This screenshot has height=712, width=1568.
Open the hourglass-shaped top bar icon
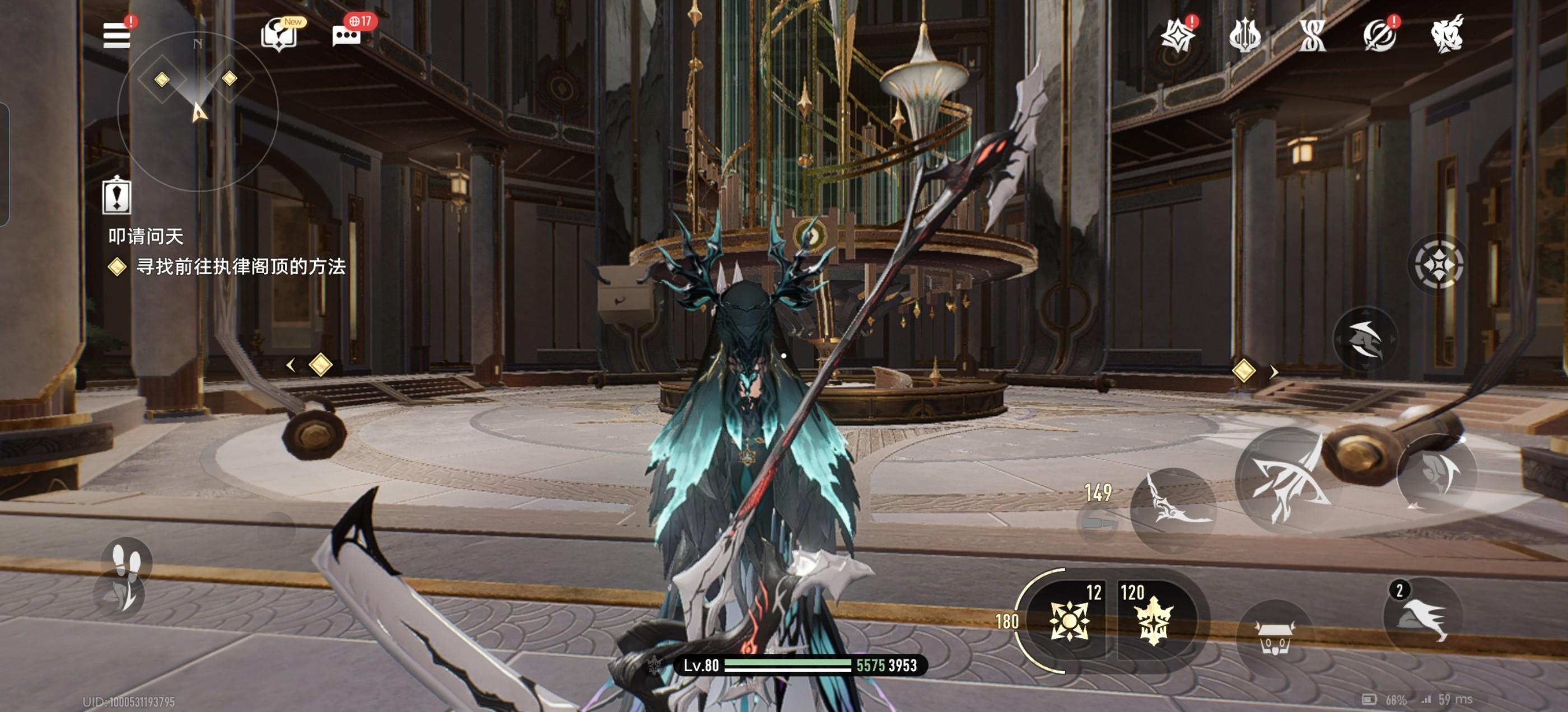click(1312, 36)
